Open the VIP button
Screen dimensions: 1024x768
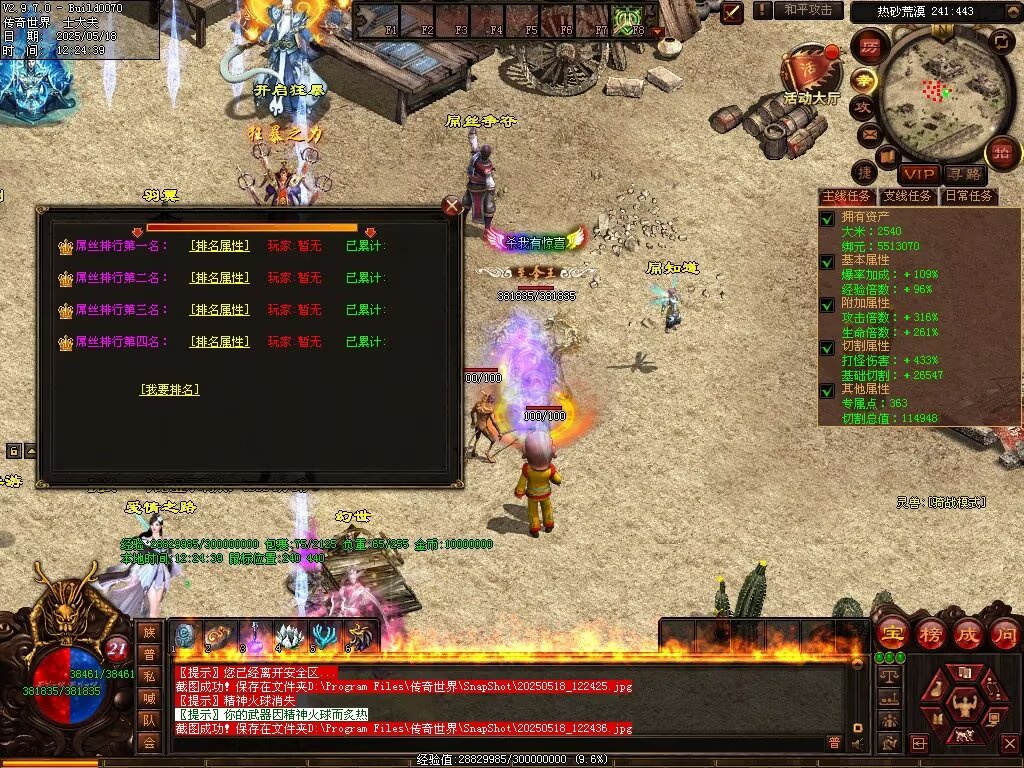click(x=917, y=174)
